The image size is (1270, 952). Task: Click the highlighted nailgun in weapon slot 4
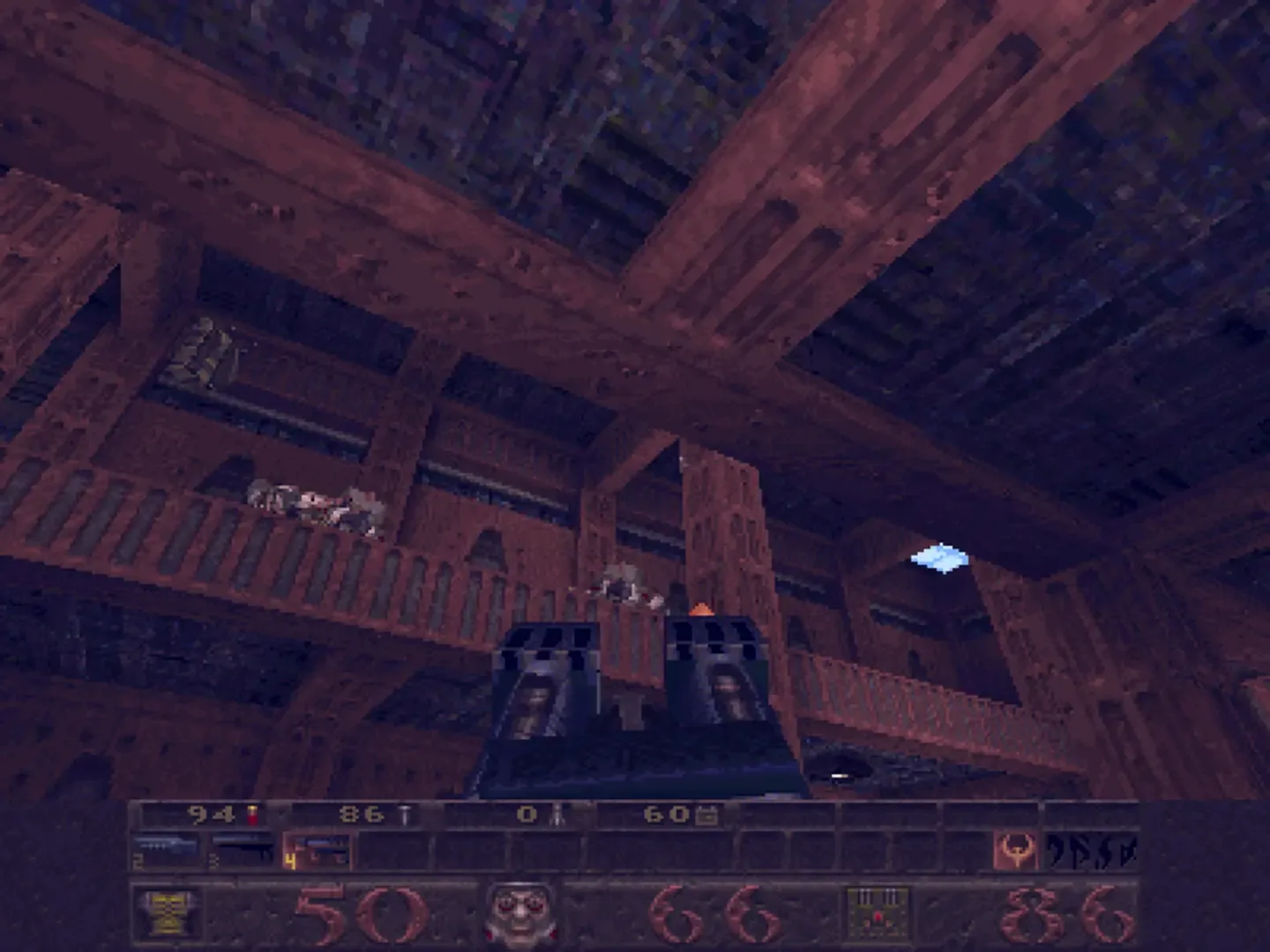pos(317,851)
